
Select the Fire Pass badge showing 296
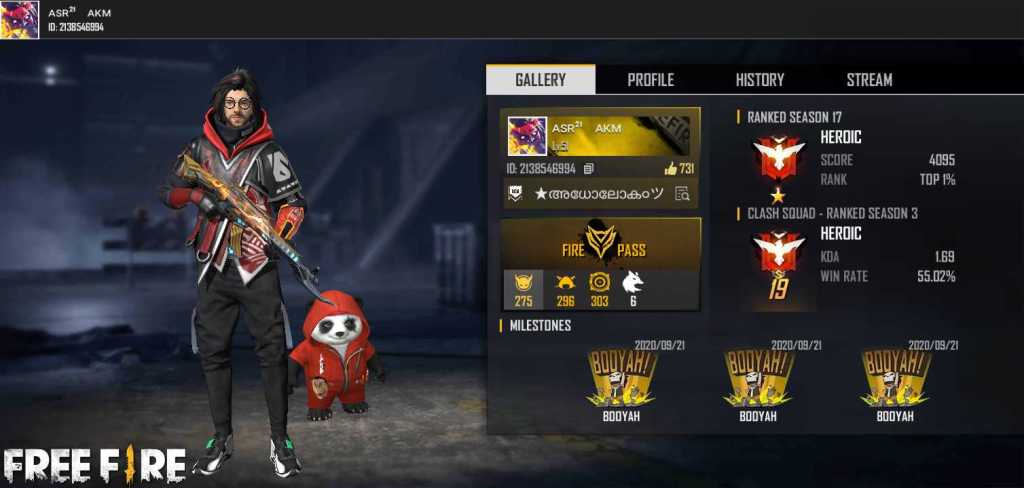click(x=565, y=289)
